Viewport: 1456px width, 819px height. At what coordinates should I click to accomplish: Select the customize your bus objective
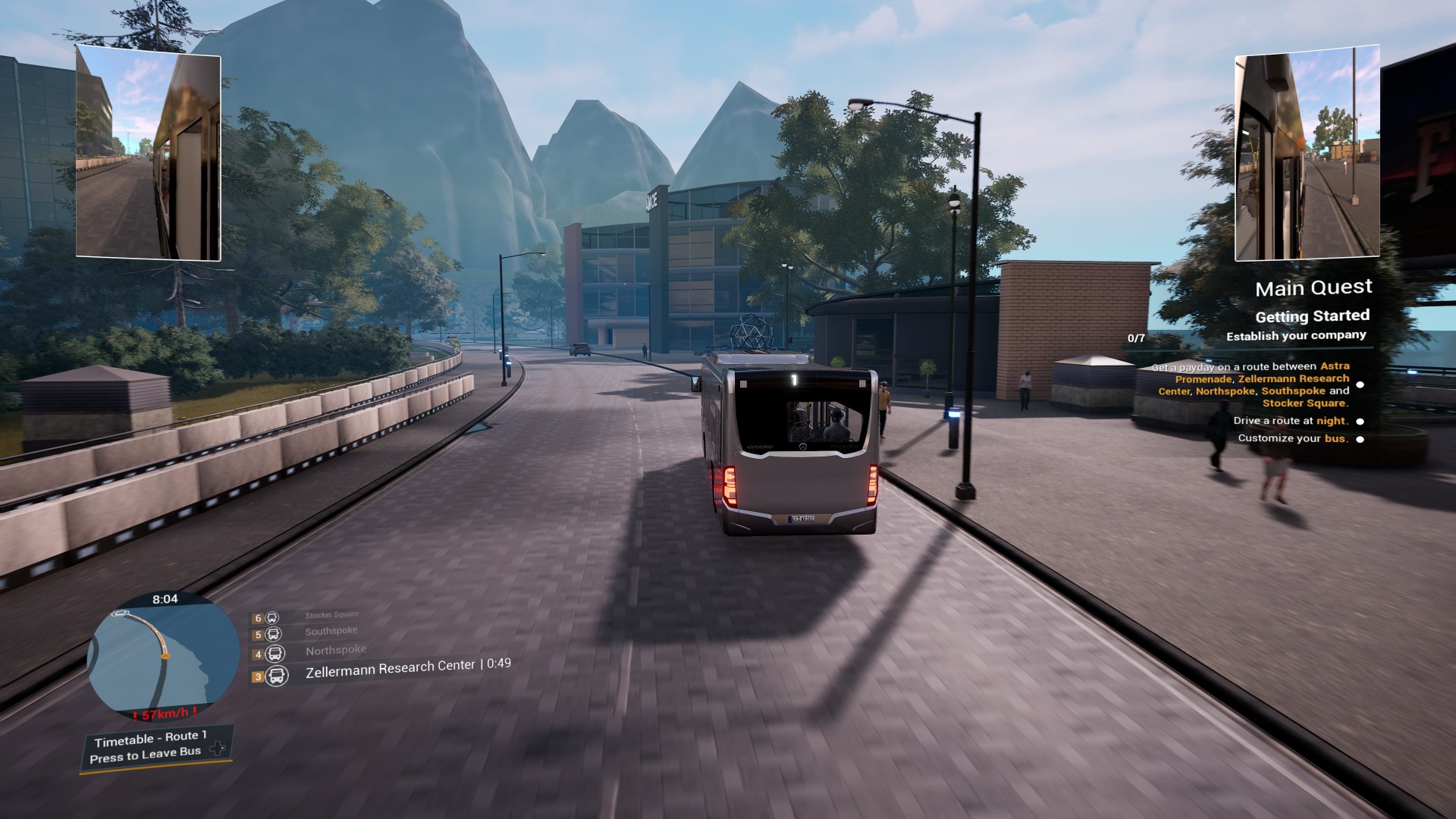(1293, 438)
